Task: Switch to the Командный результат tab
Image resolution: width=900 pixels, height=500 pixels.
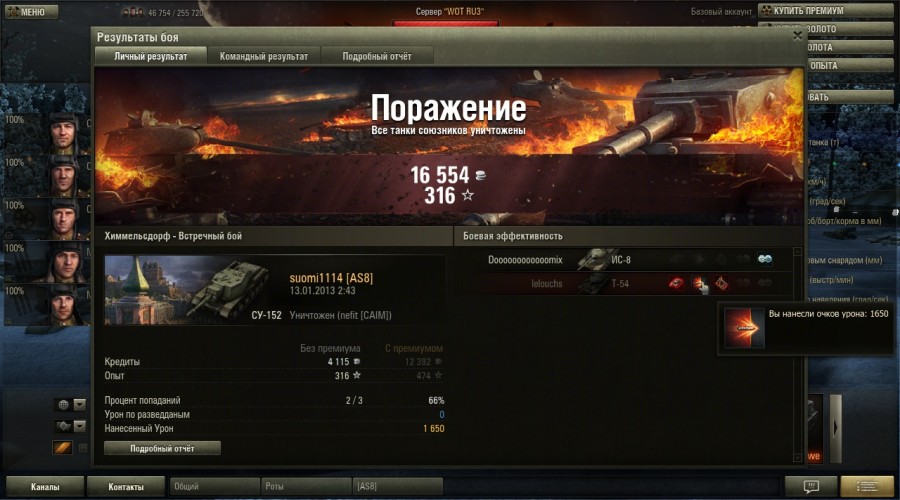Action: pyautogui.click(x=264, y=56)
